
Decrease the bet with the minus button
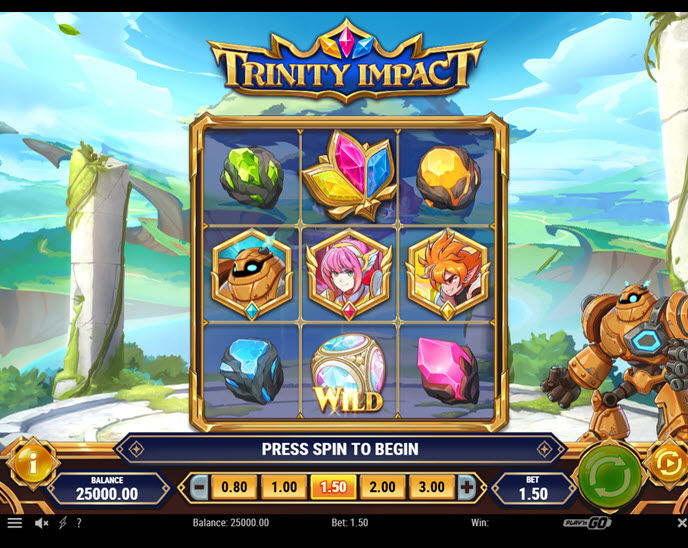click(199, 488)
